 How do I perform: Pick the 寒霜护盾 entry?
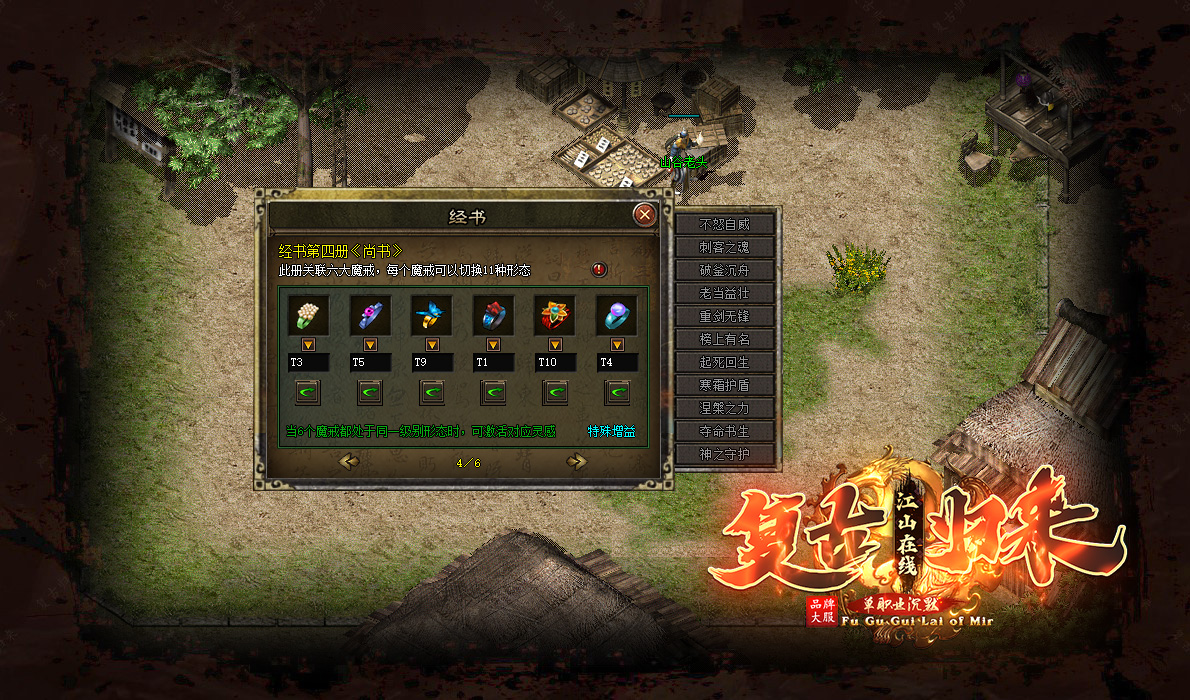724,385
